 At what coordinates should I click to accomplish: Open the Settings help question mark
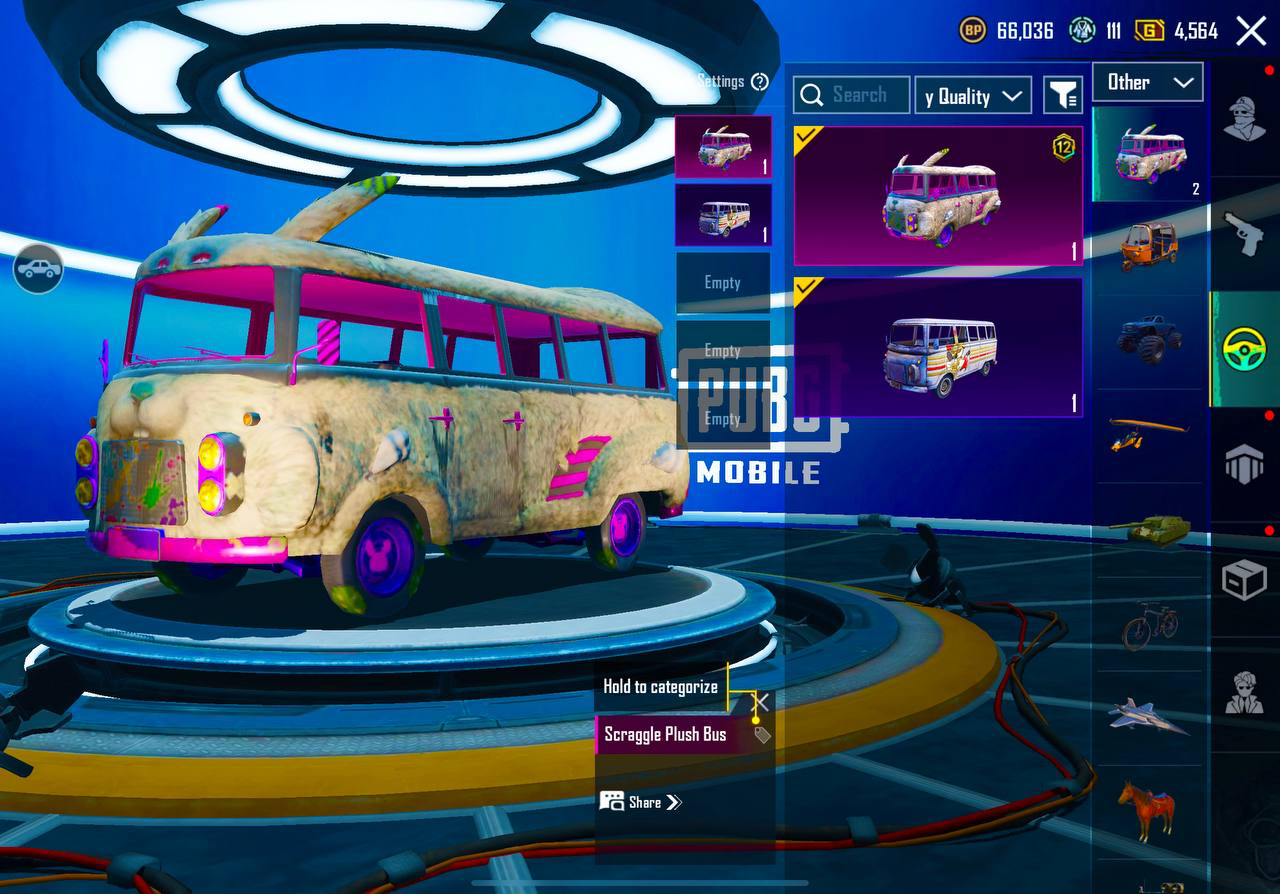pyautogui.click(x=760, y=82)
